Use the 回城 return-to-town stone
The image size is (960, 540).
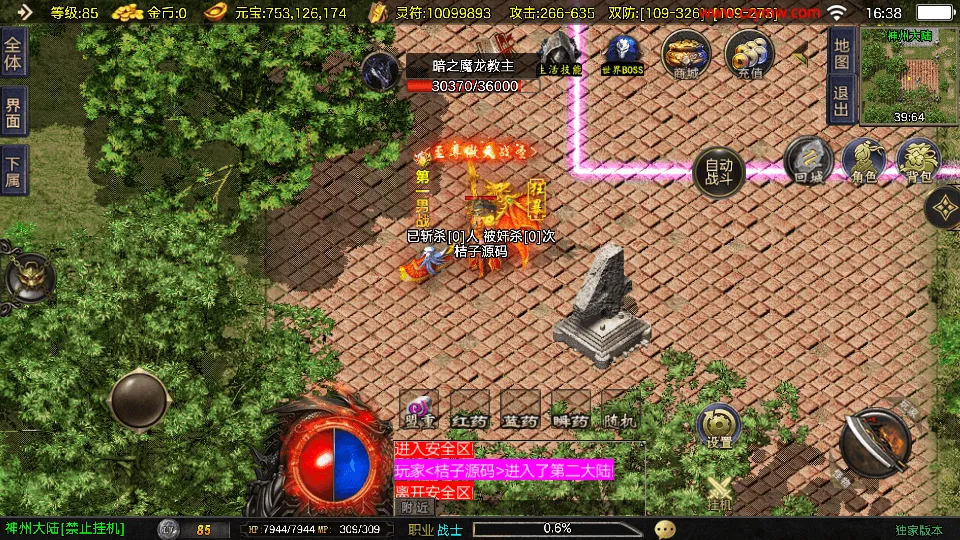[808, 161]
